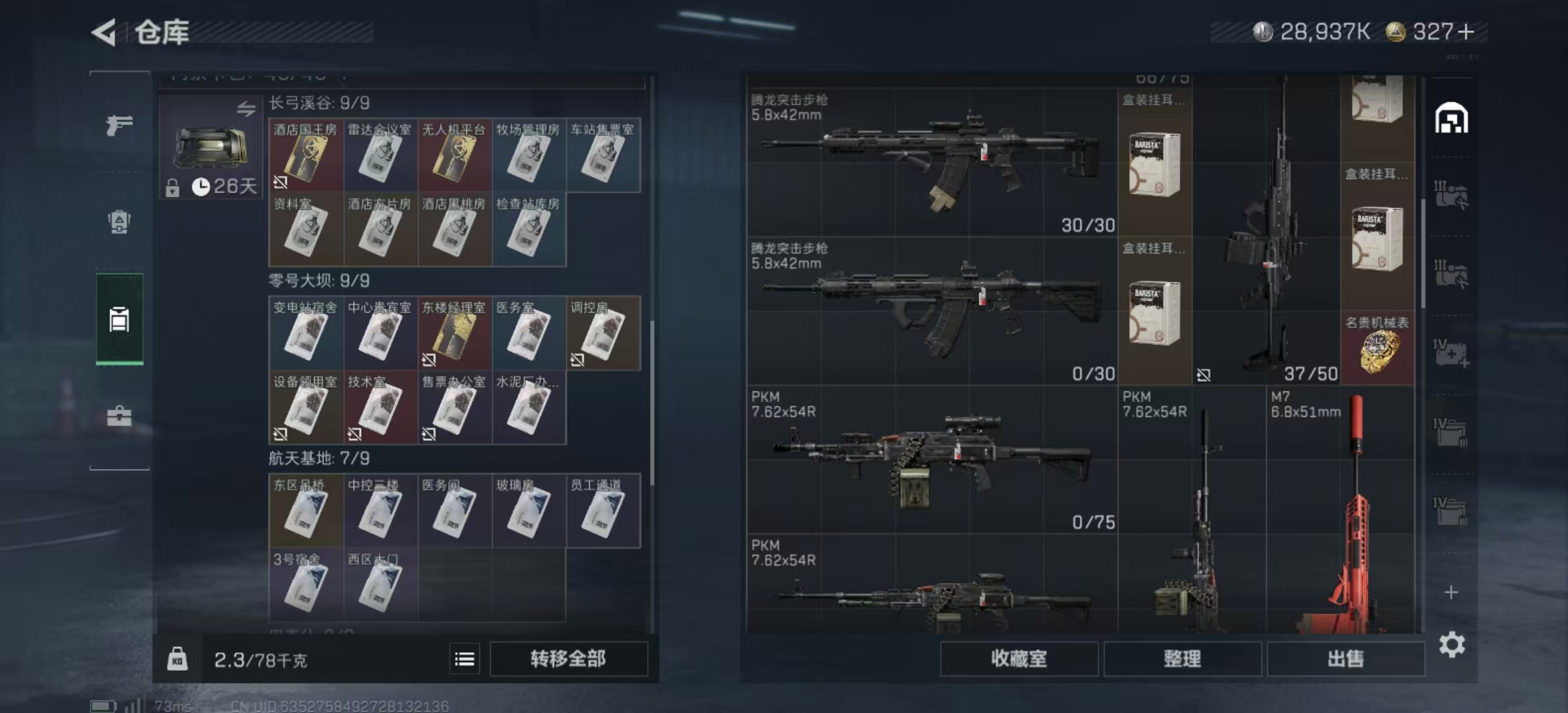This screenshot has width=1568, height=713.
Task: Open the 收藏室 collection room
Action: point(1018,658)
